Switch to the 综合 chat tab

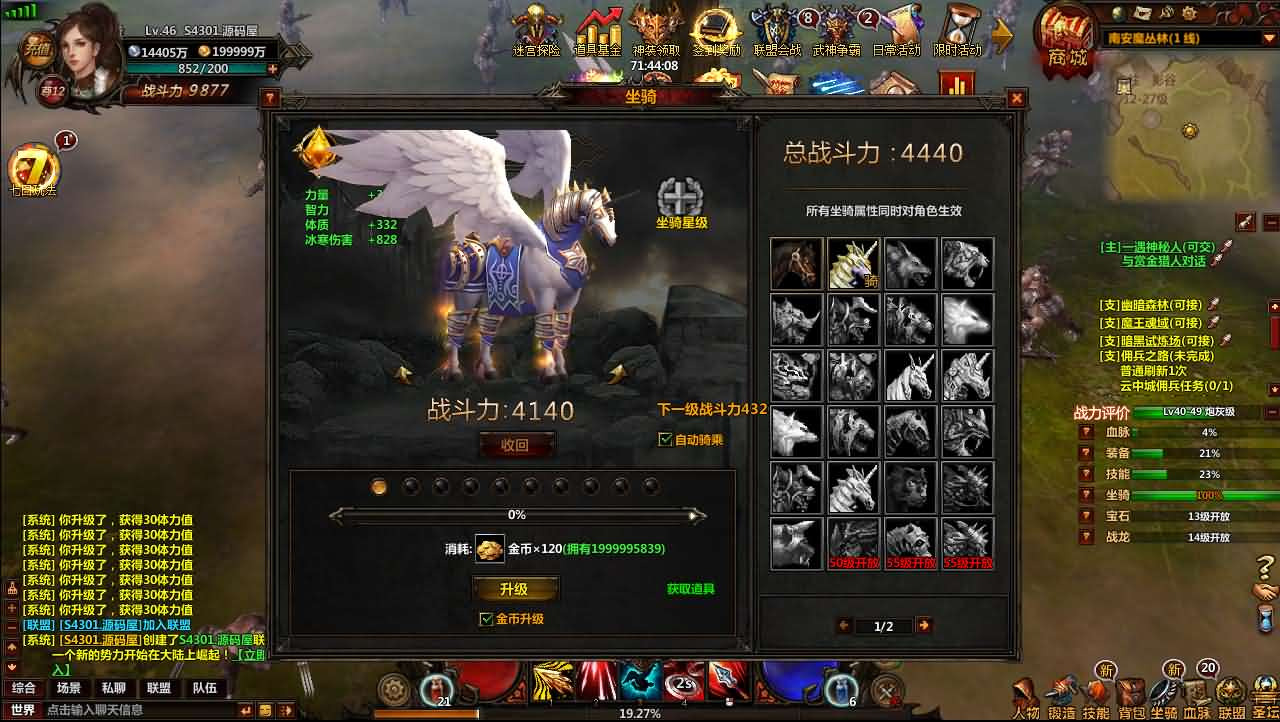point(24,688)
